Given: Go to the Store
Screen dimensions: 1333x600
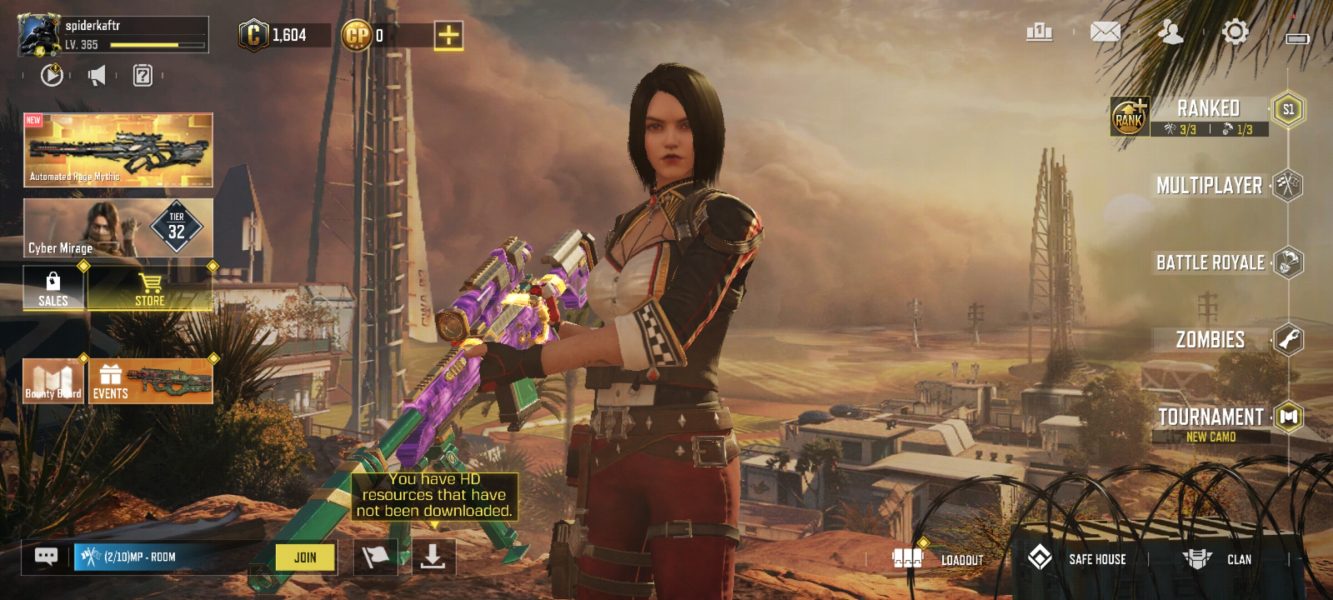Looking at the screenshot, I should click(150, 289).
